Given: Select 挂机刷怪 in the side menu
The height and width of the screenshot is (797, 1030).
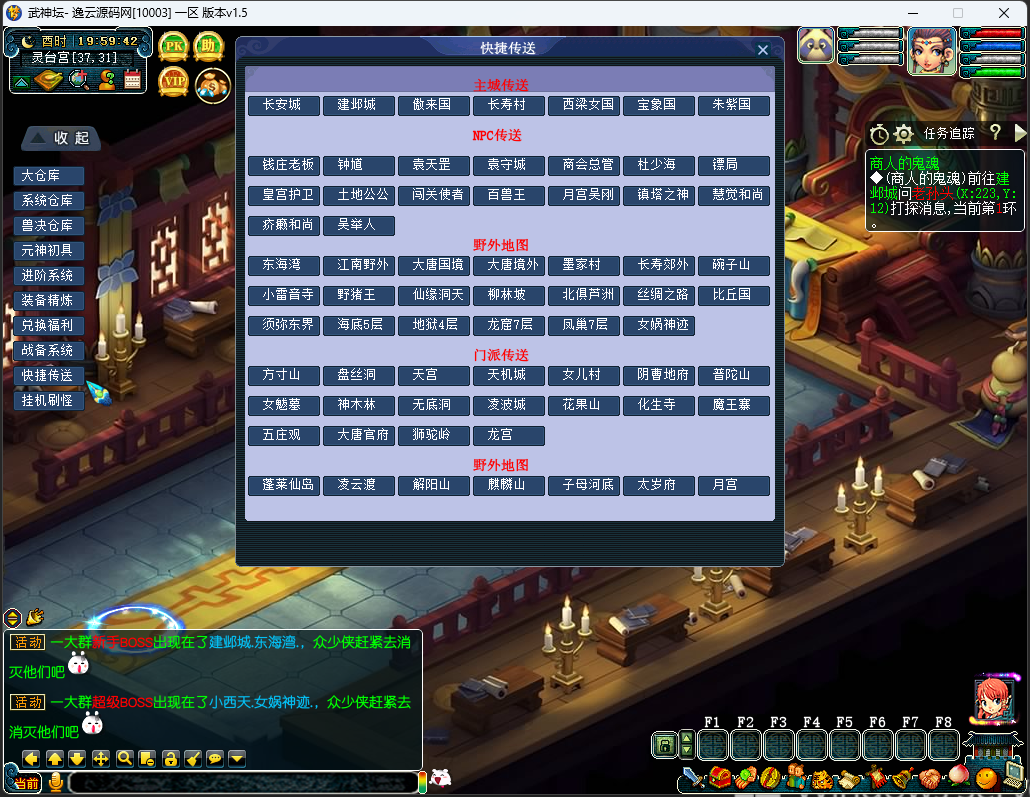Looking at the screenshot, I should point(48,400).
